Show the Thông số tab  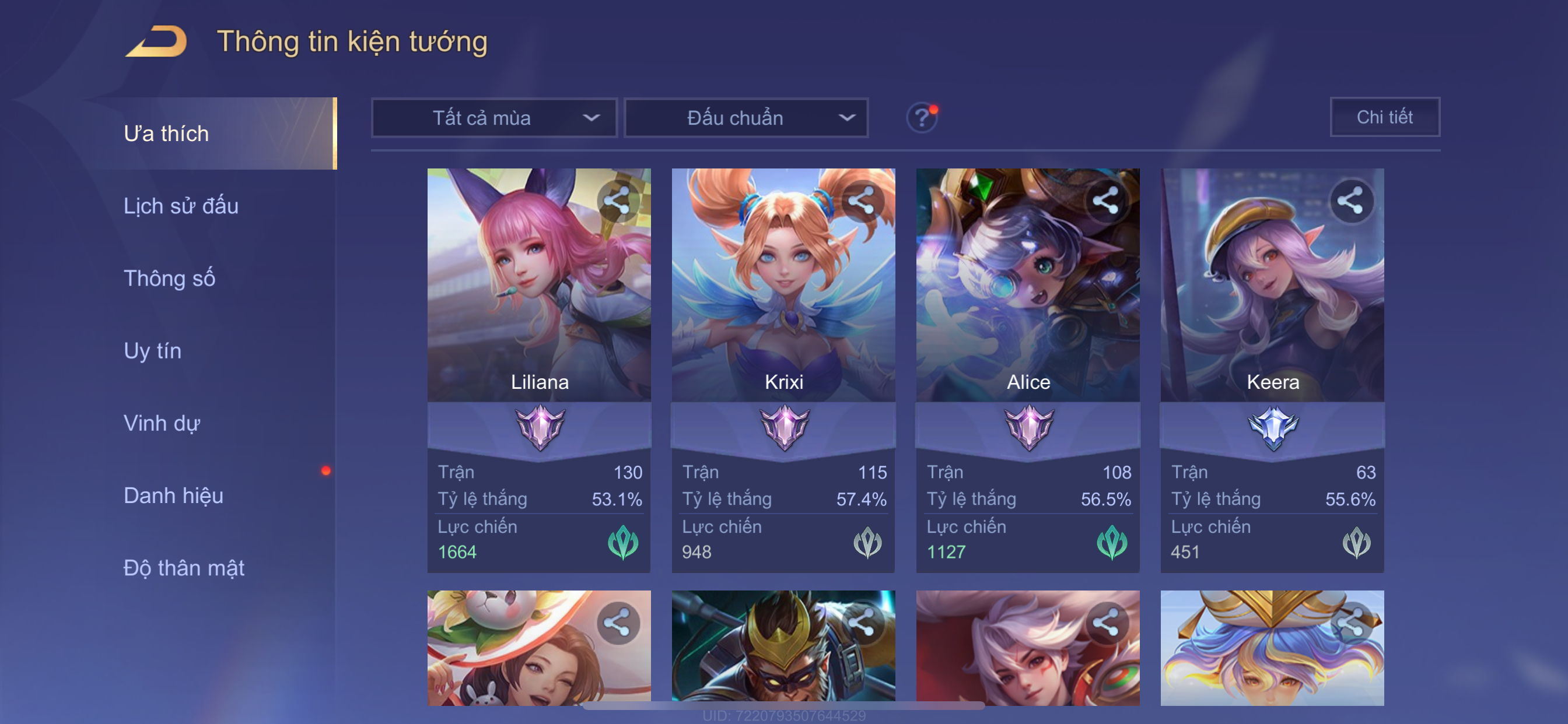pyautogui.click(x=169, y=279)
